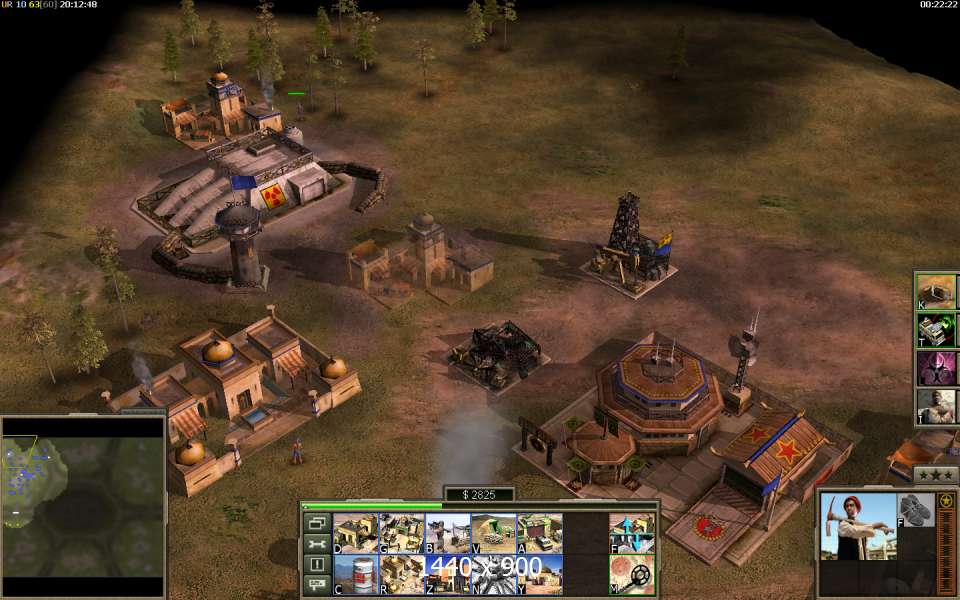960x600 pixels.
Task: Activate the radar scan icon labeled M
Action: (631, 575)
